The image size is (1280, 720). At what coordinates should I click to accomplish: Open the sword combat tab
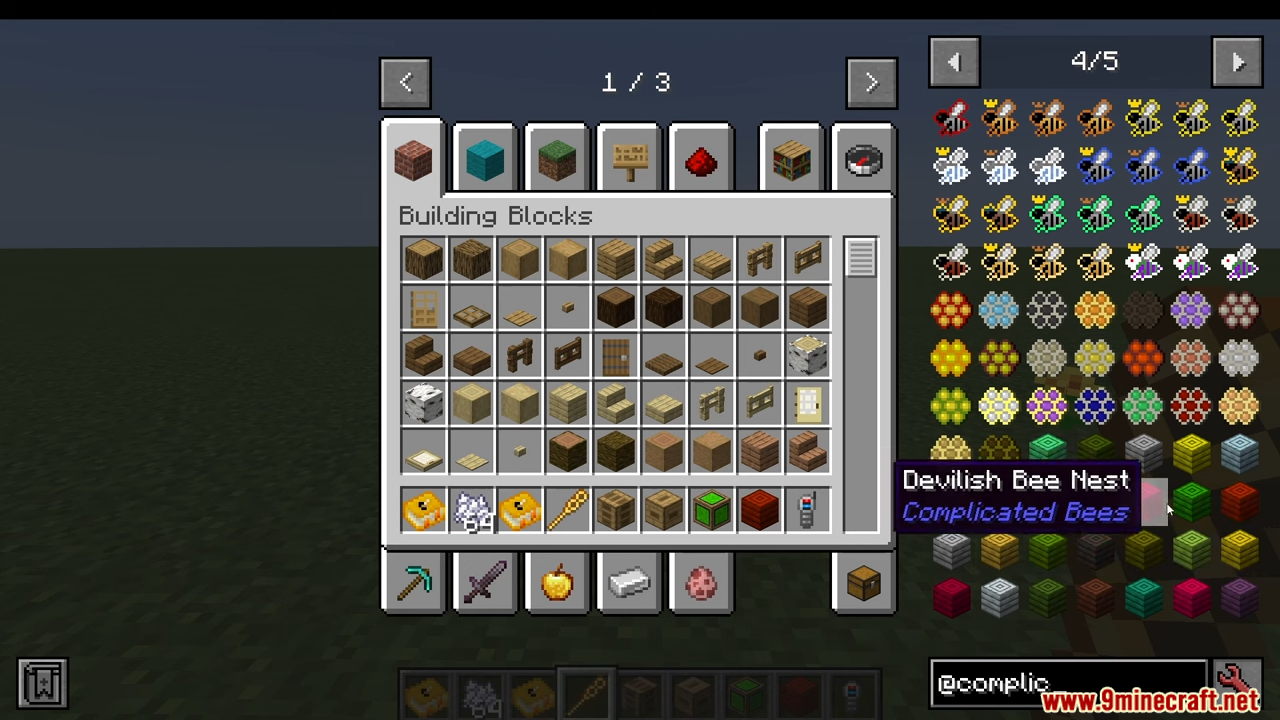click(x=485, y=582)
